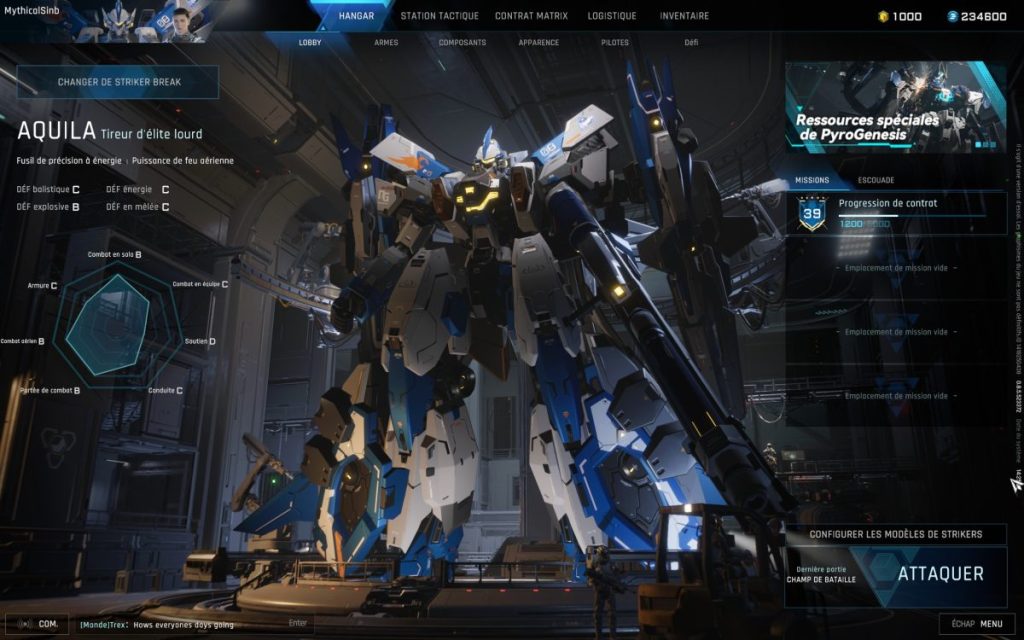The image size is (1024, 640).
Task: Switch to Station Tactique tab
Action: click(x=439, y=16)
